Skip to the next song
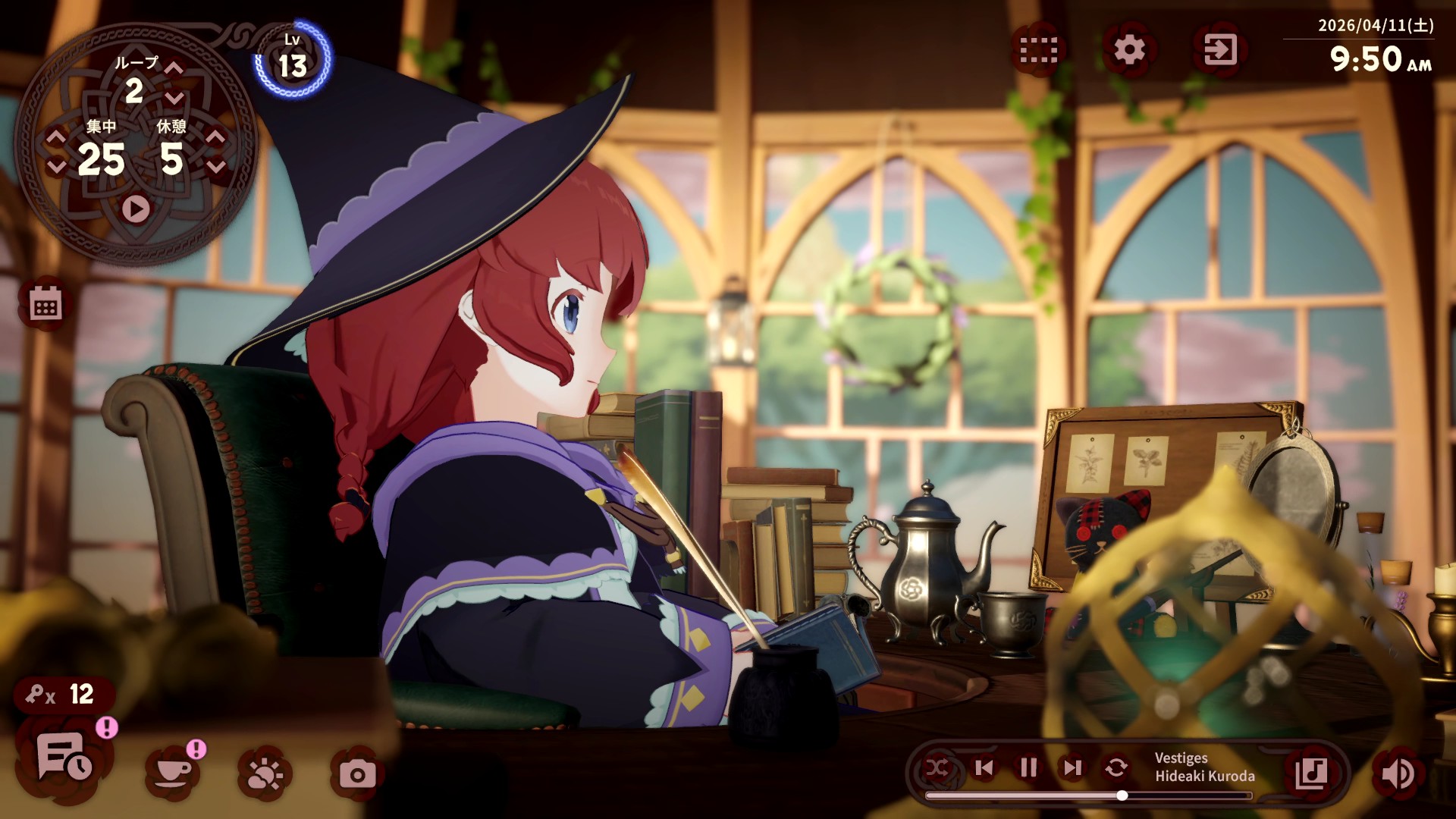Screen dimensions: 1456x819 tap(1072, 768)
